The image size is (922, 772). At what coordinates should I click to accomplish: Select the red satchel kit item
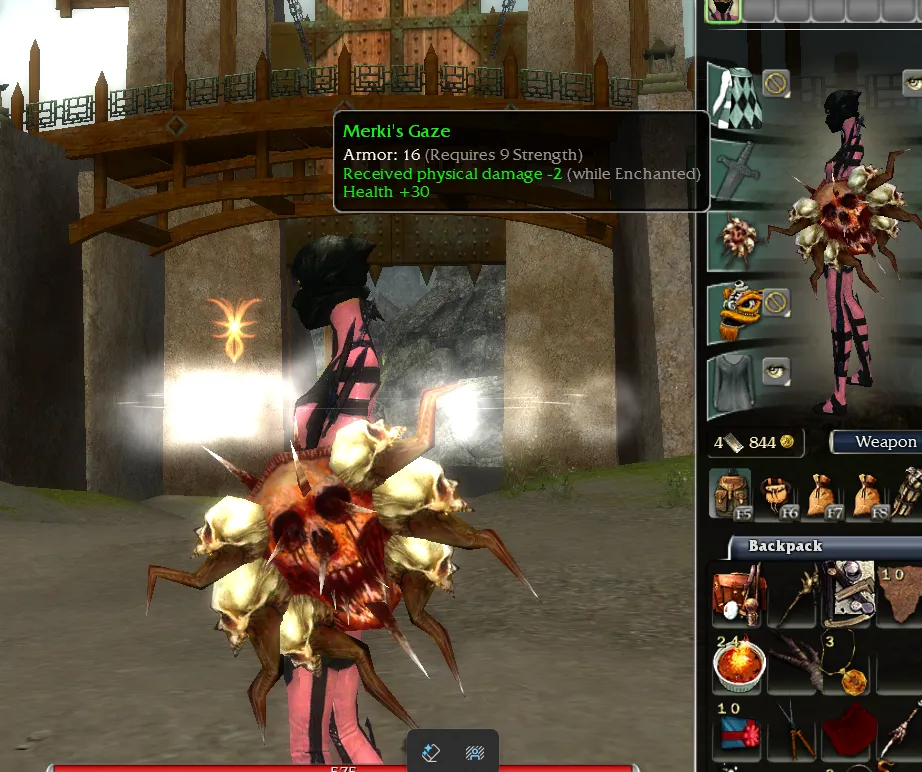[738, 592]
